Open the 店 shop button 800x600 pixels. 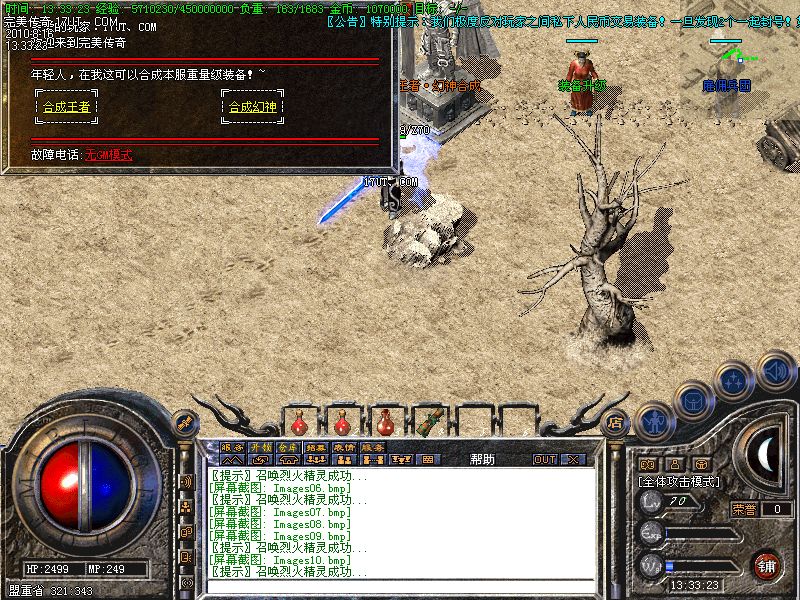click(616, 422)
